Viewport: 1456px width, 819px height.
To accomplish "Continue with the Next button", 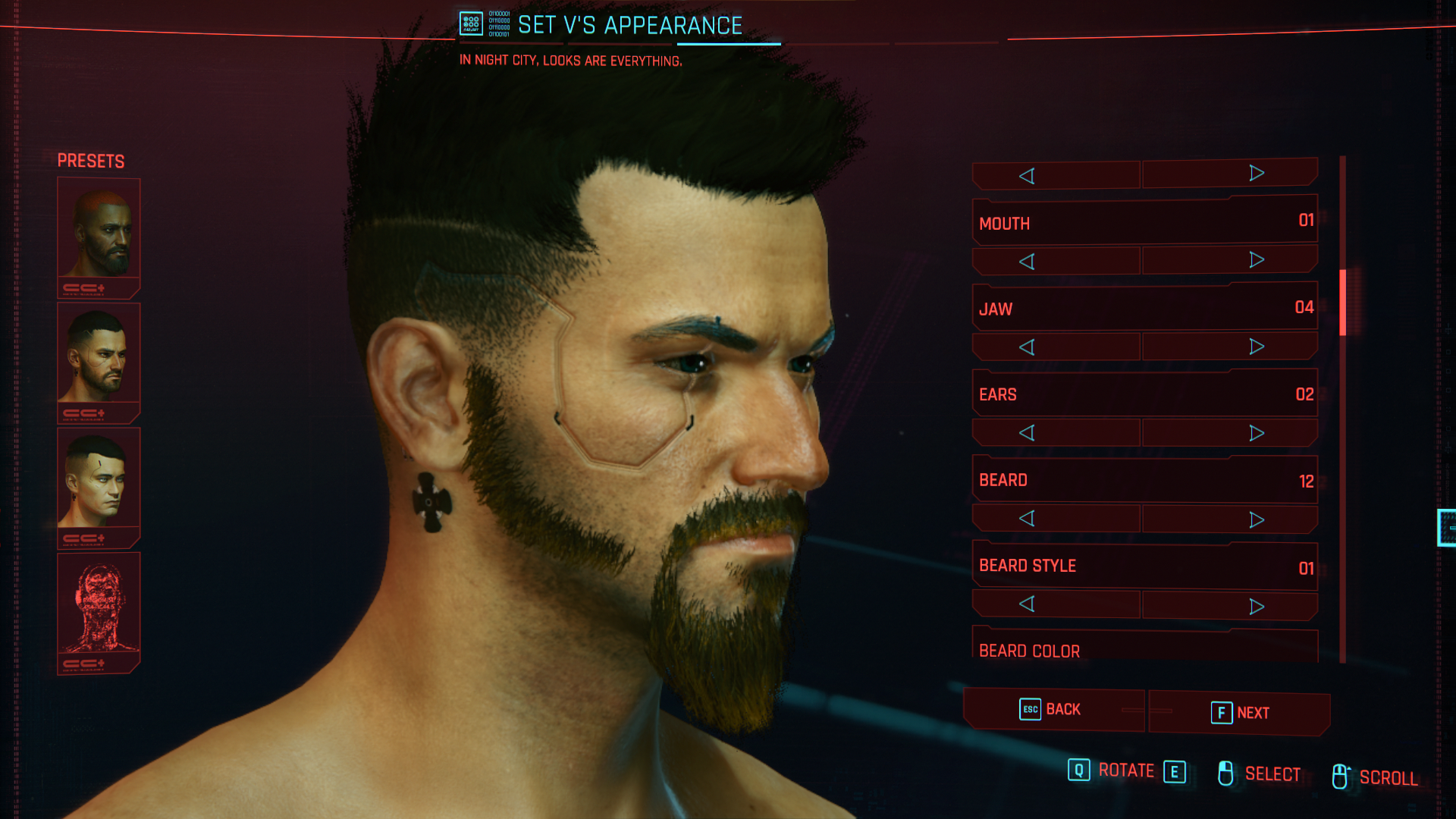I will click(x=1240, y=713).
